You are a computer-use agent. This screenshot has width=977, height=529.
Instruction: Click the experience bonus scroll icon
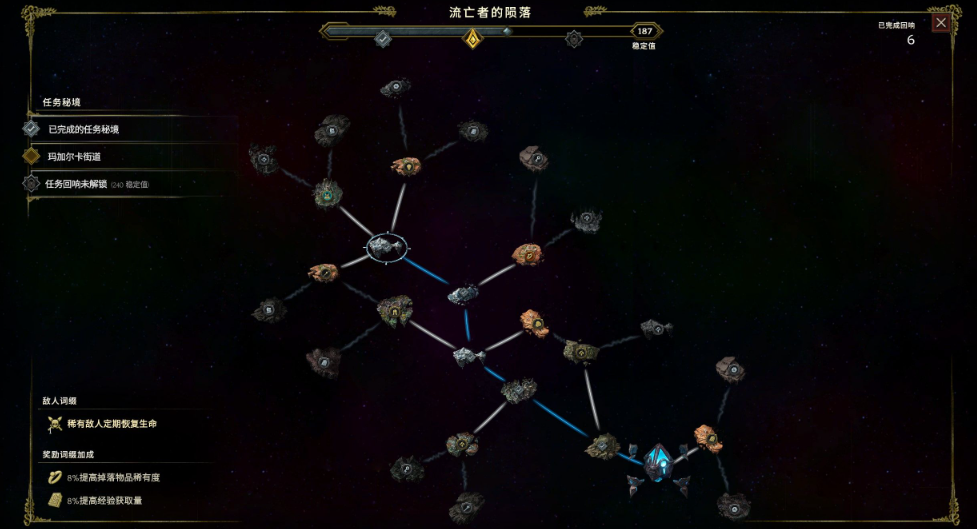pyautogui.click(x=55, y=500)
